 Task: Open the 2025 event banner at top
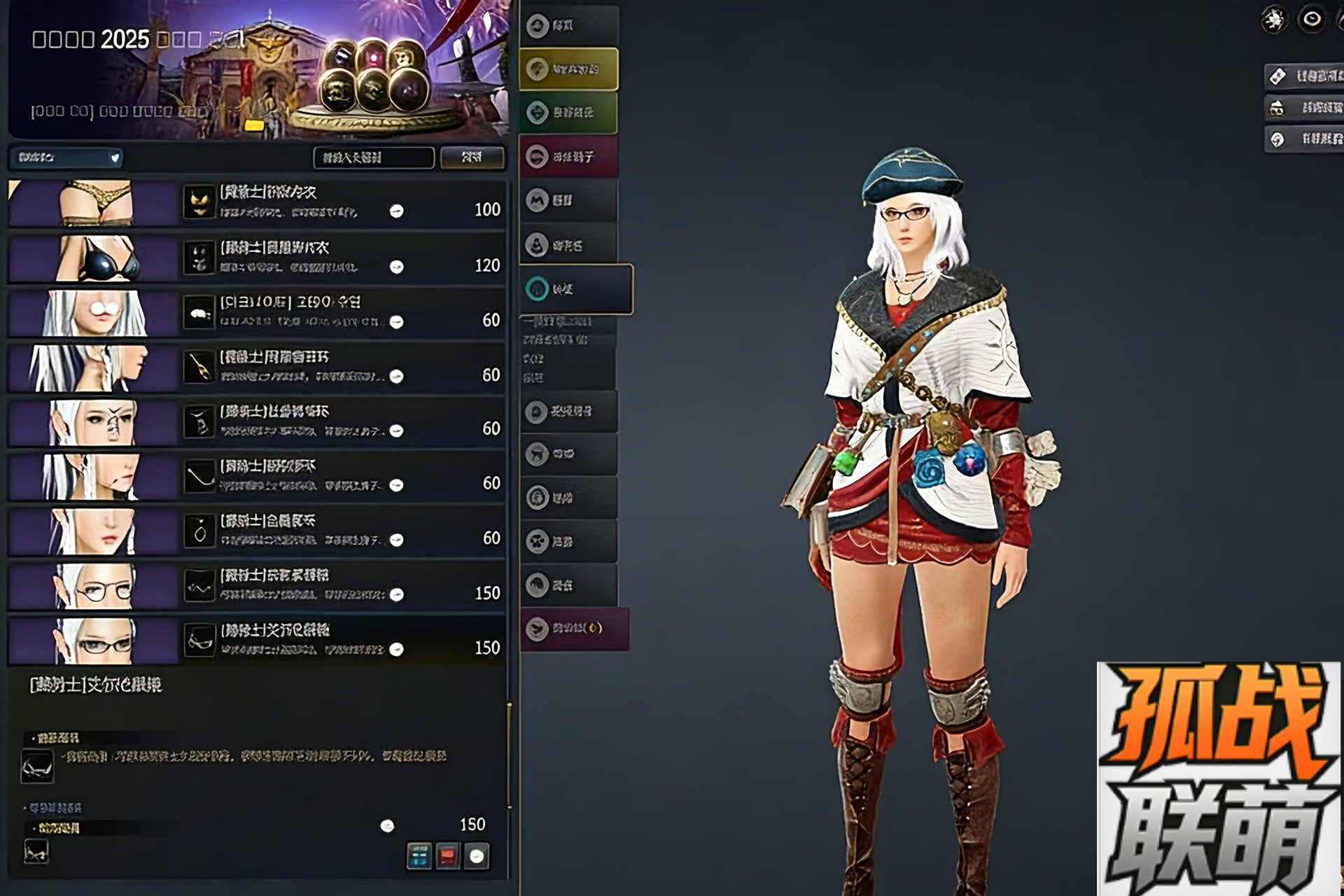[x=258, y=70]
